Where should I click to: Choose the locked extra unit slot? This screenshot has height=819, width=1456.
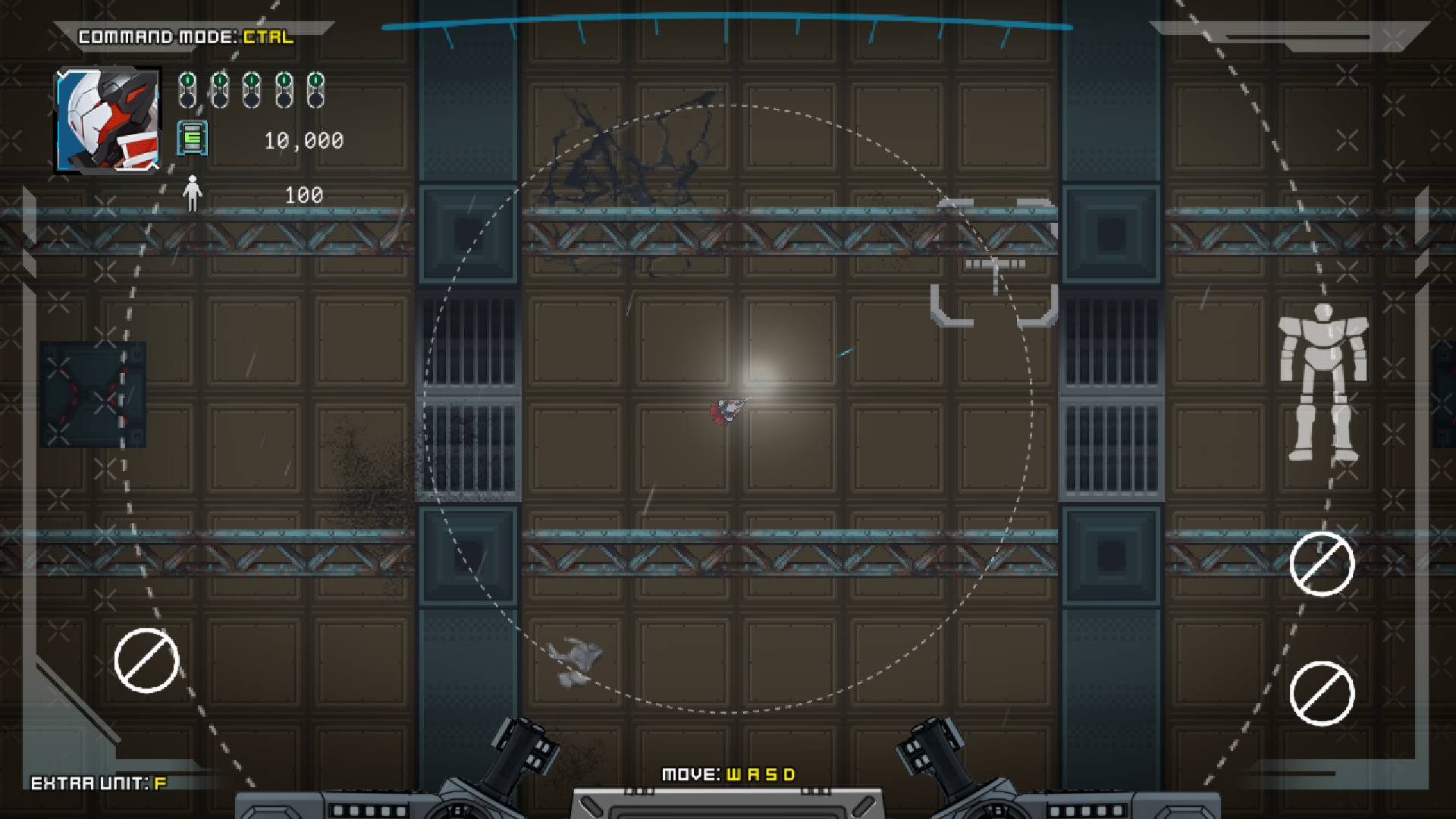point(146,661)
